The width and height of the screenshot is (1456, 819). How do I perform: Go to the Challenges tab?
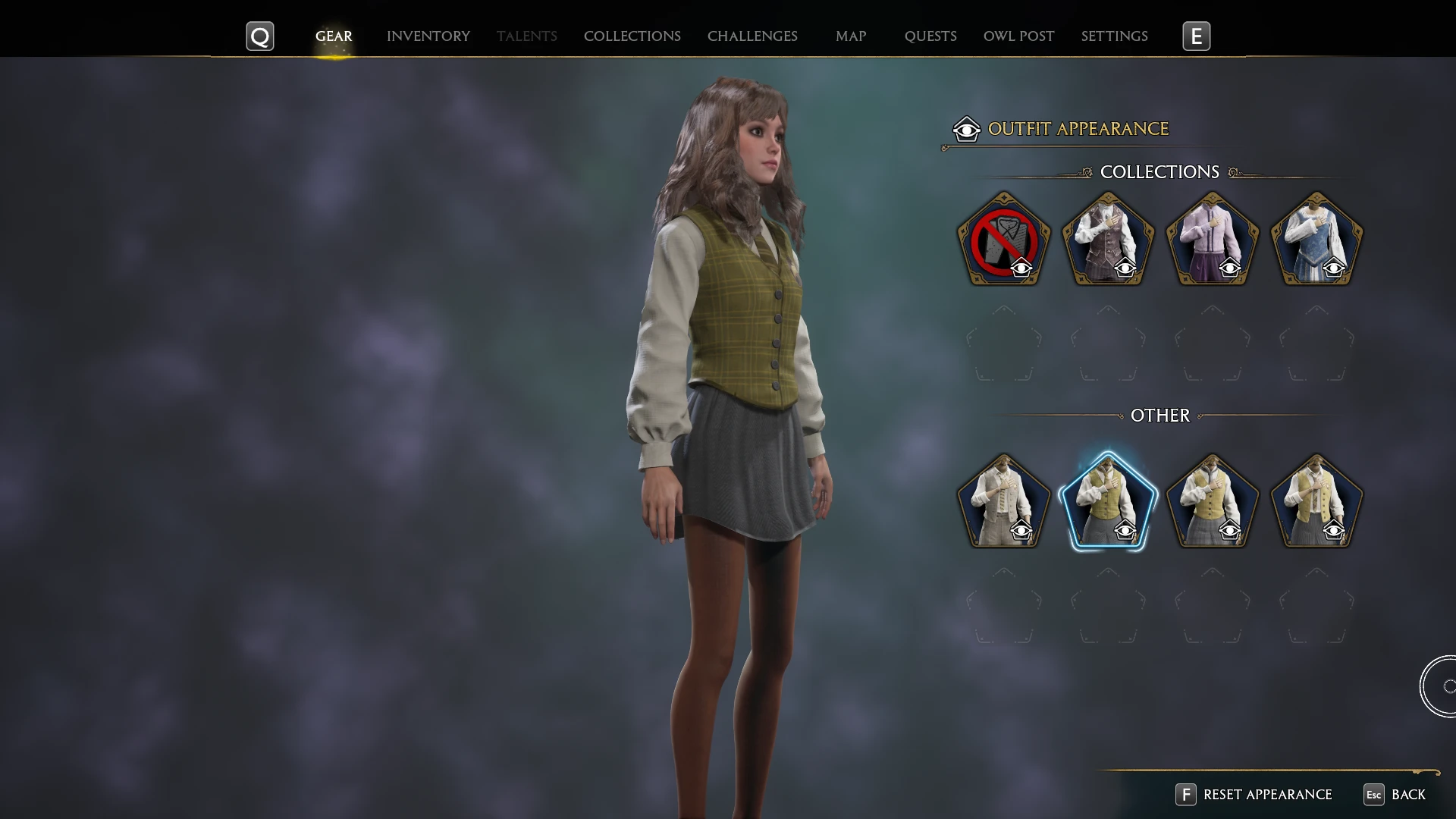752,36
